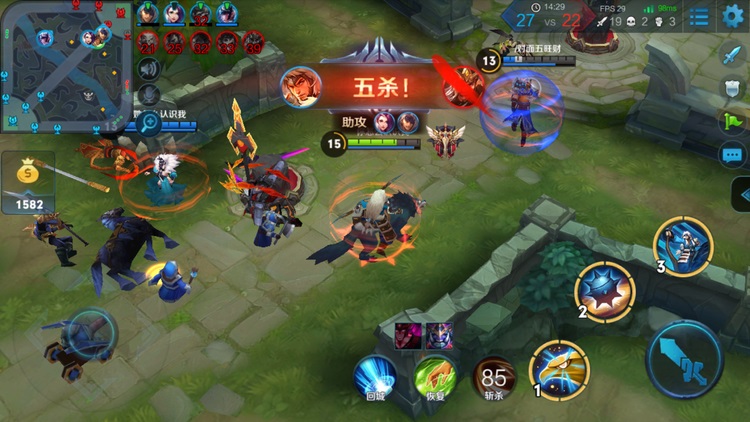This screenshot has width=750, height=422.
Task: Send the green flag gather signal
Action: (x=732, y=121)
